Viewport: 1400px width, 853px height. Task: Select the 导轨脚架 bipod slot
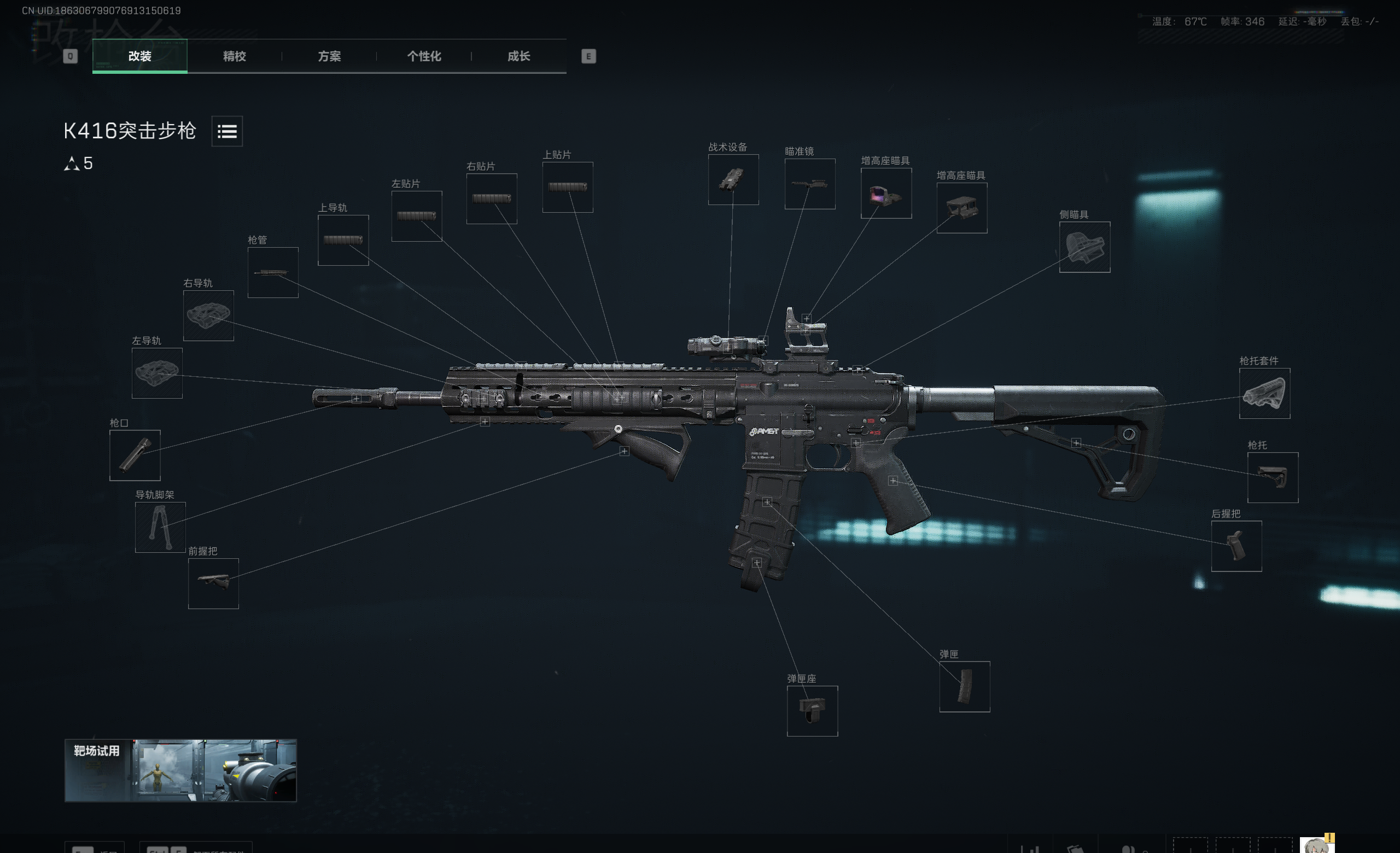pos(160,527)
